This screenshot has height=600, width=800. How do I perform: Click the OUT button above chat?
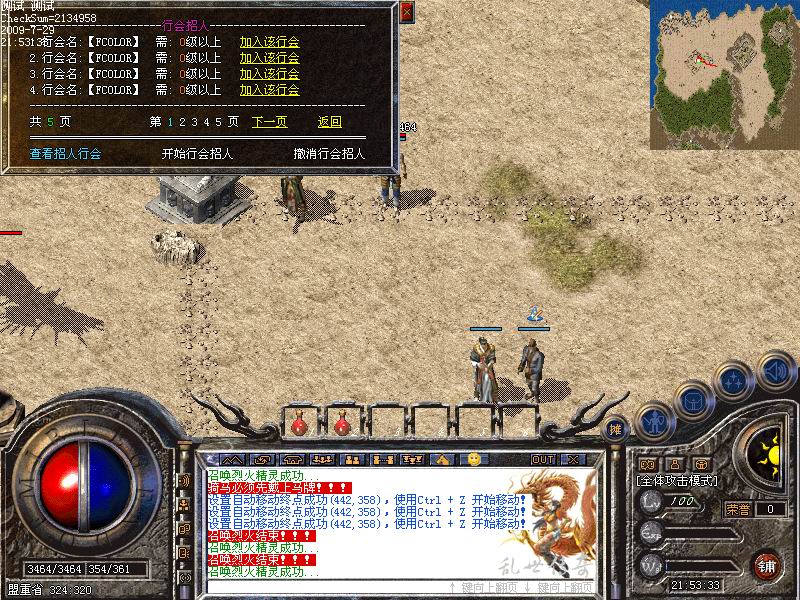click(543, 459)
